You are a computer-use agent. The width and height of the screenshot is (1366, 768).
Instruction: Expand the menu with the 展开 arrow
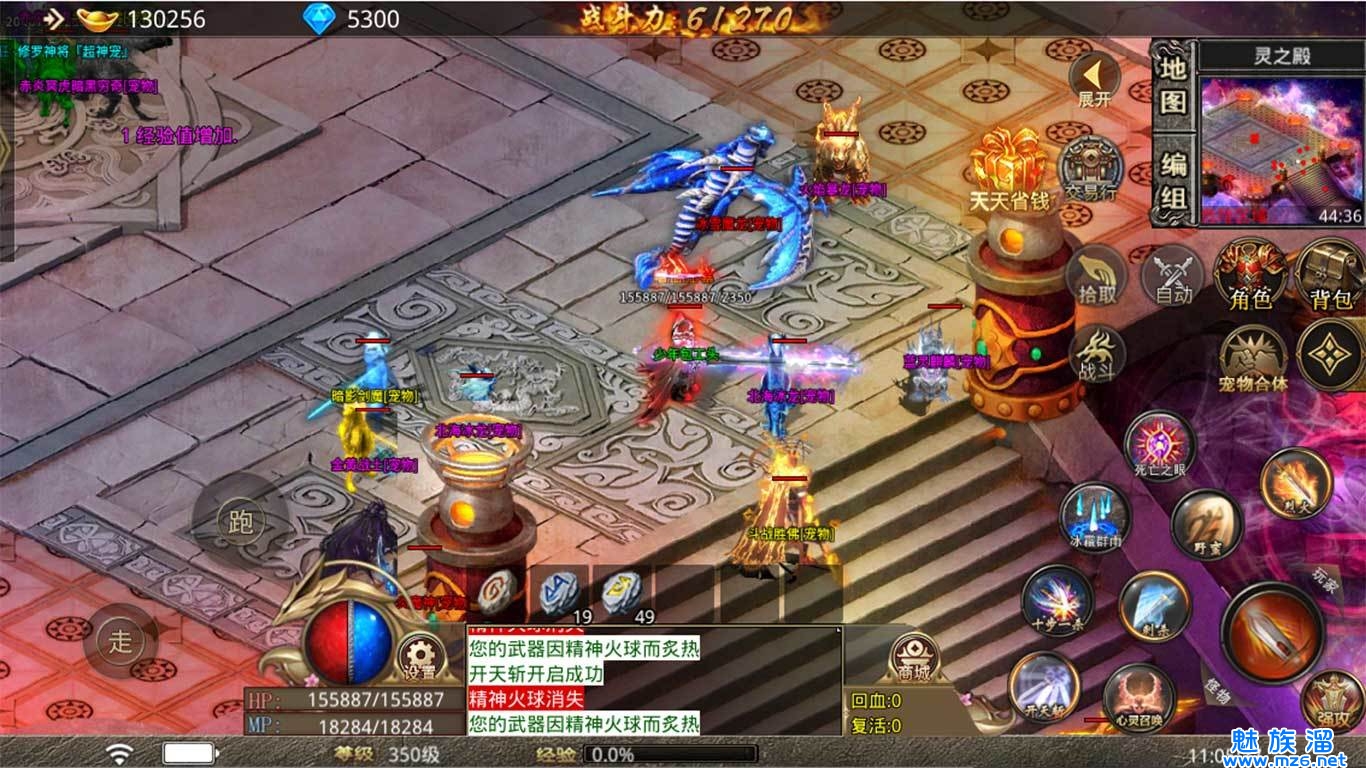tap(1094, 78)
